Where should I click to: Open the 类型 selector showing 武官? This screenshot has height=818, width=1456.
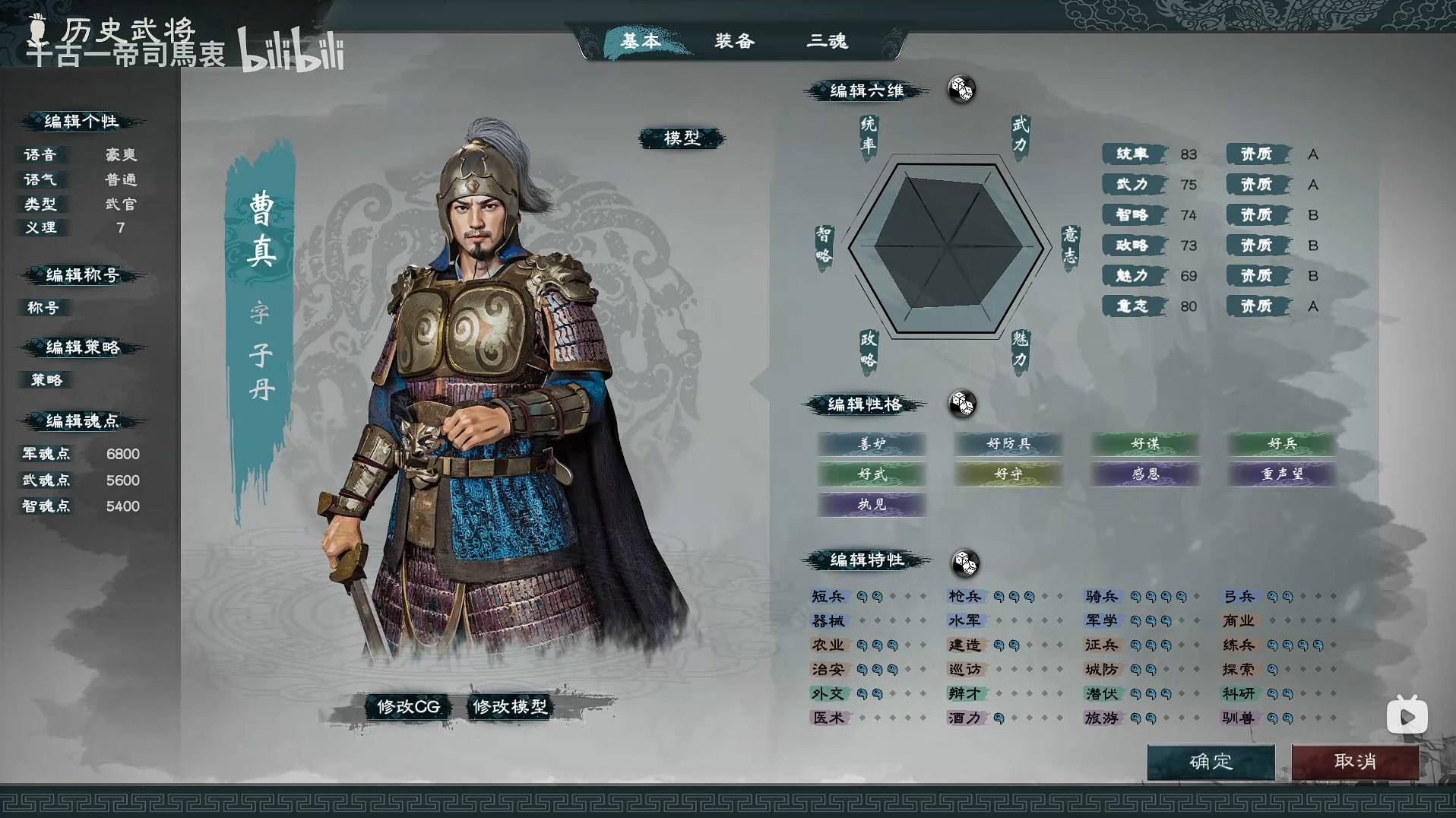122,204
